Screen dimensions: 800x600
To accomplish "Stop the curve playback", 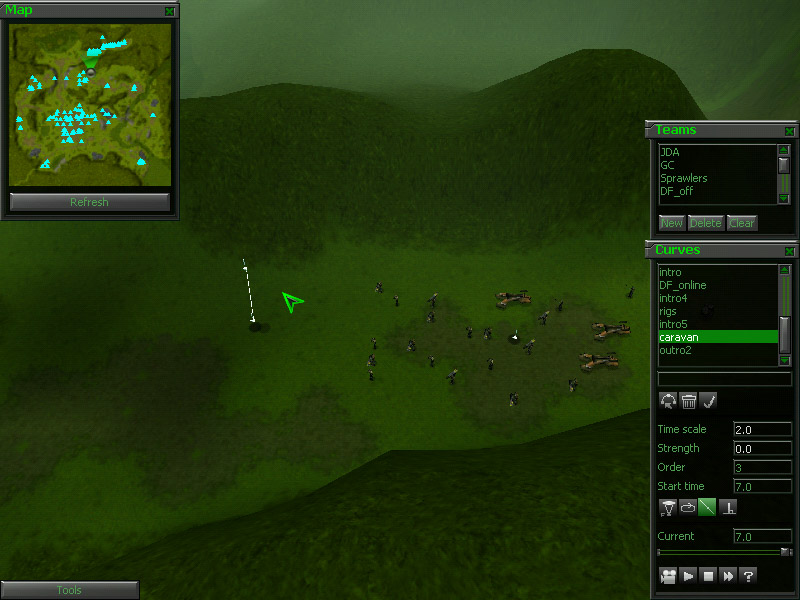I will [x=708, y=576].
